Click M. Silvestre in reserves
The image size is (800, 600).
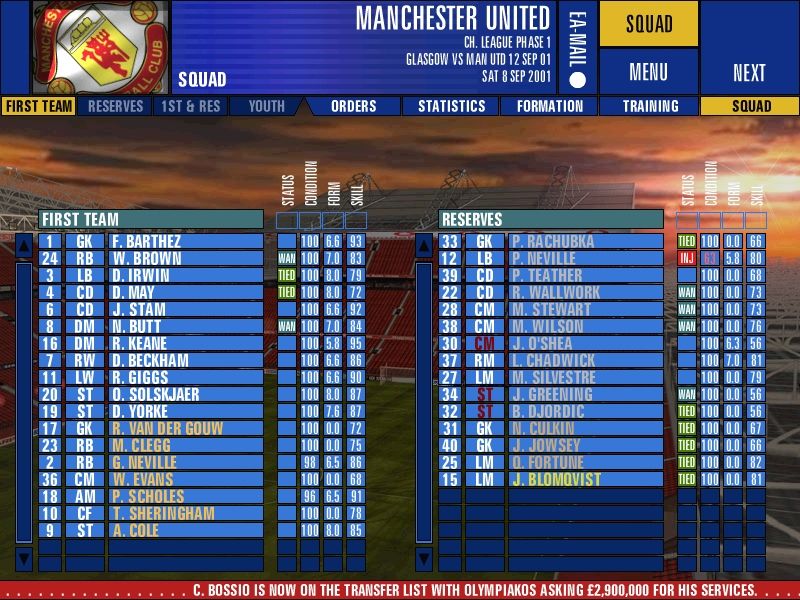click(x=585, y=377)
